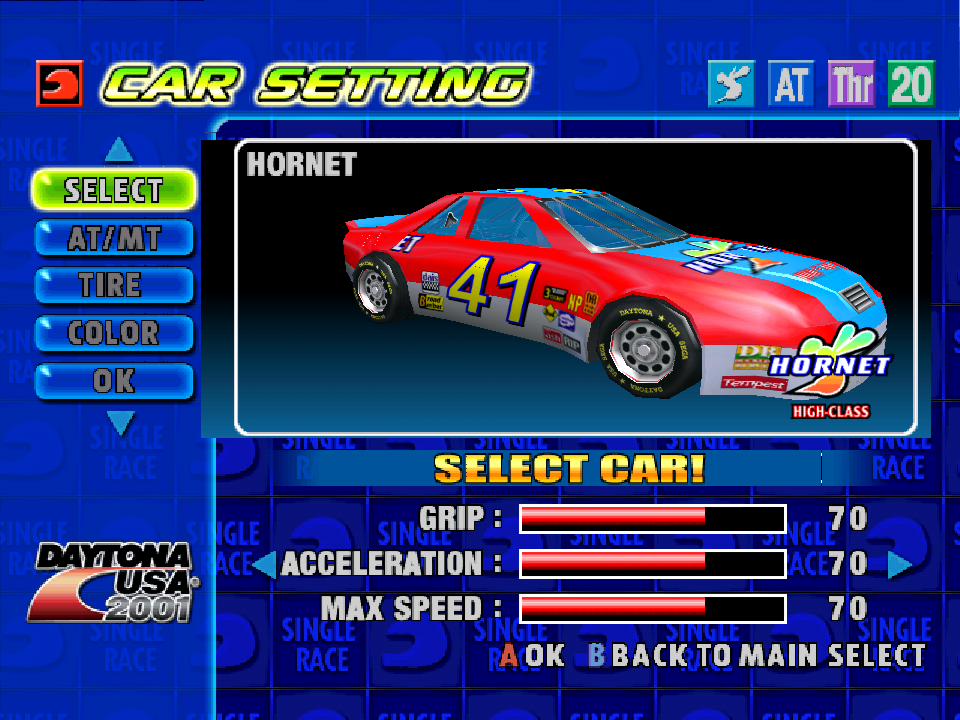Image resolution: width=960 pixels, height=720 pixels.
Task: Open the COLOR option
Action: point(113,333)
